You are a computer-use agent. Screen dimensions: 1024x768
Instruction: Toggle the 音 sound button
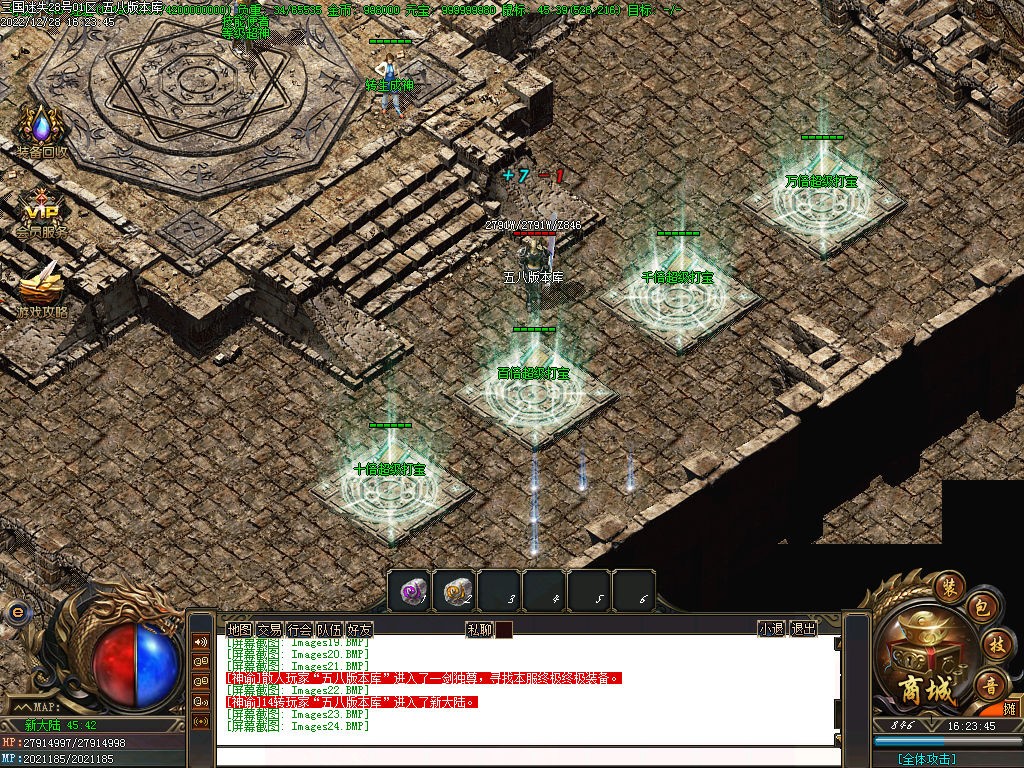(x=992, y=685)
